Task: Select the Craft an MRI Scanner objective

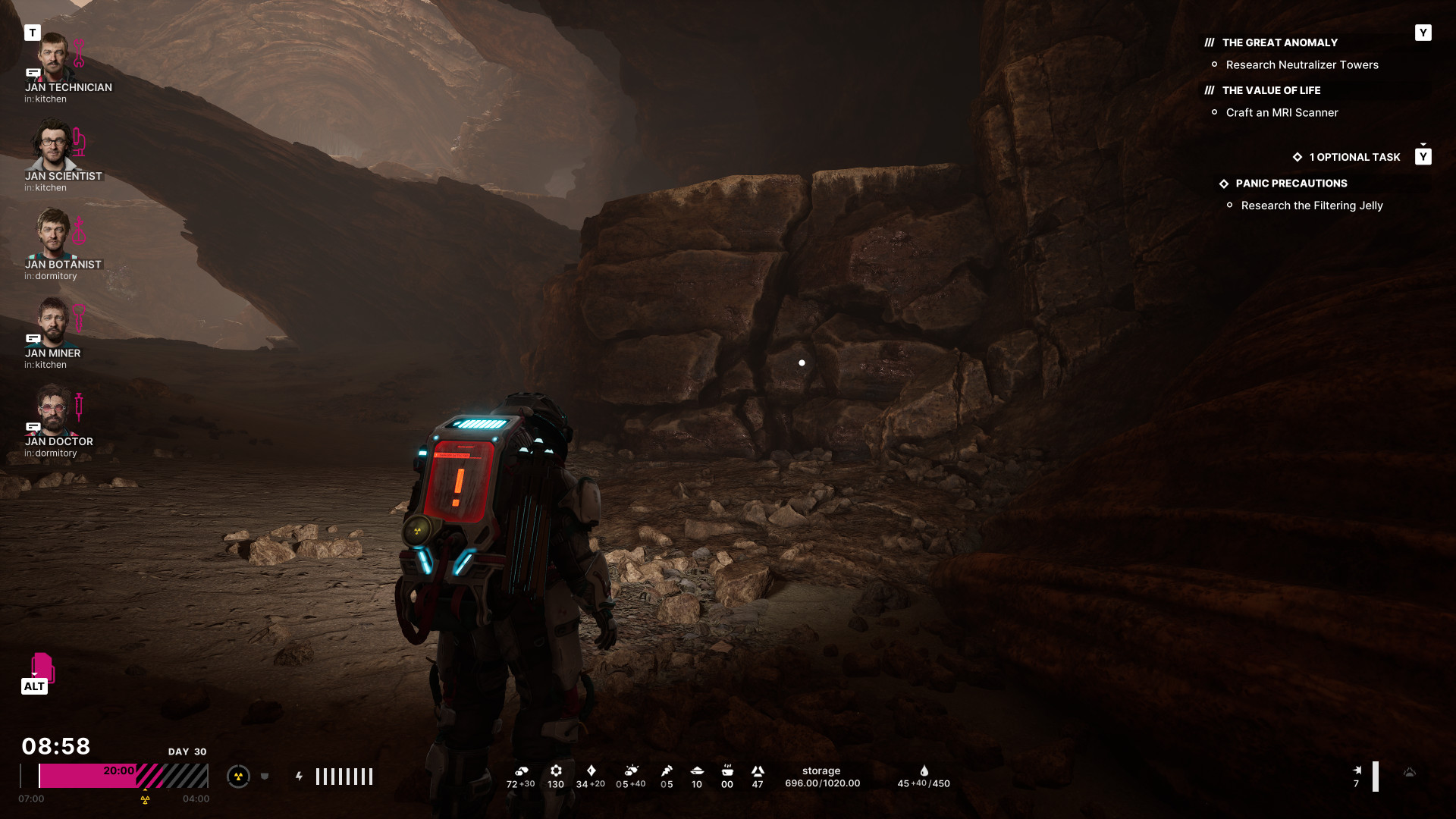Action: [1282, 113]
